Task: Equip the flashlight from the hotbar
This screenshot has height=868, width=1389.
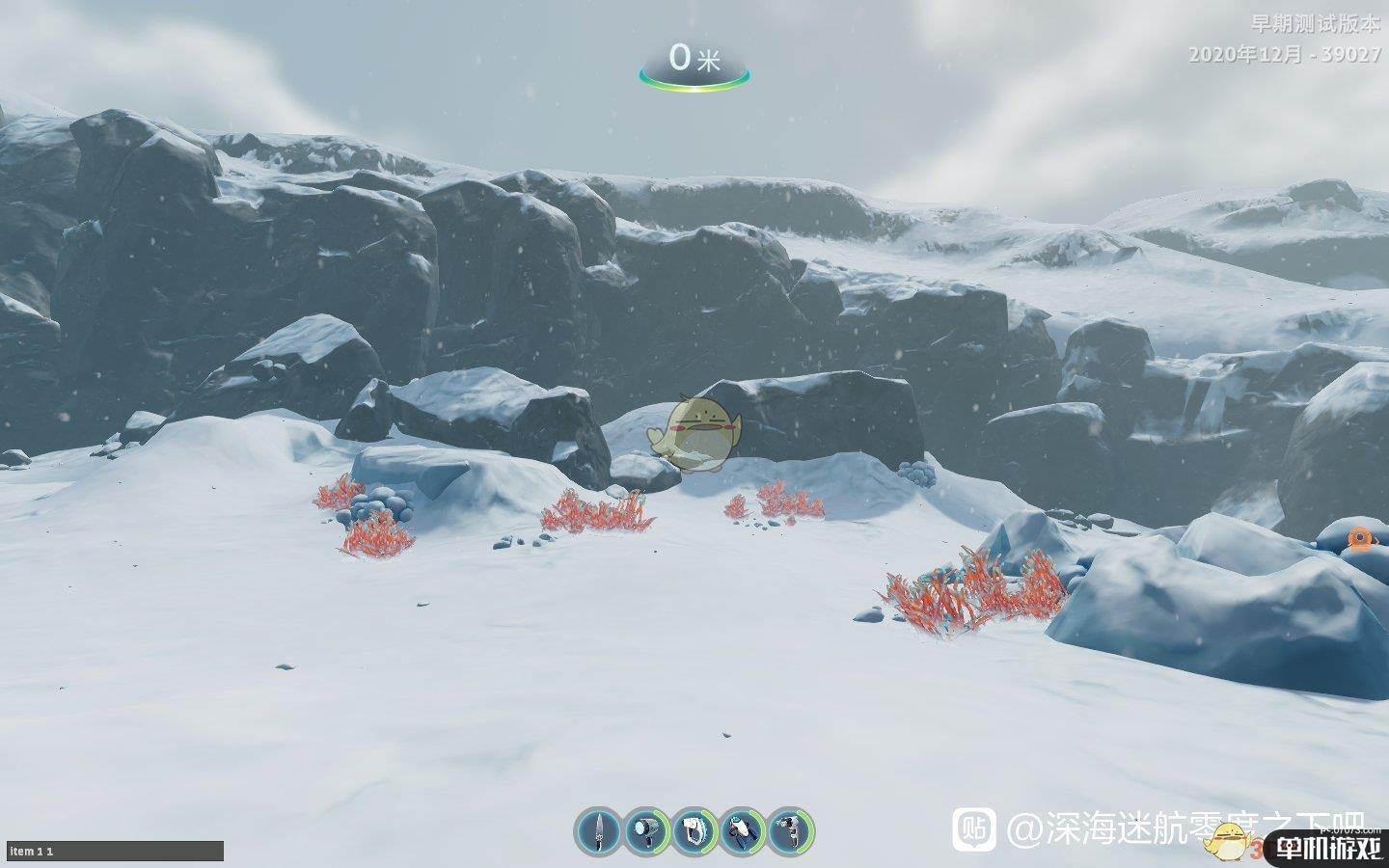Action: click(x=646, y=830)
